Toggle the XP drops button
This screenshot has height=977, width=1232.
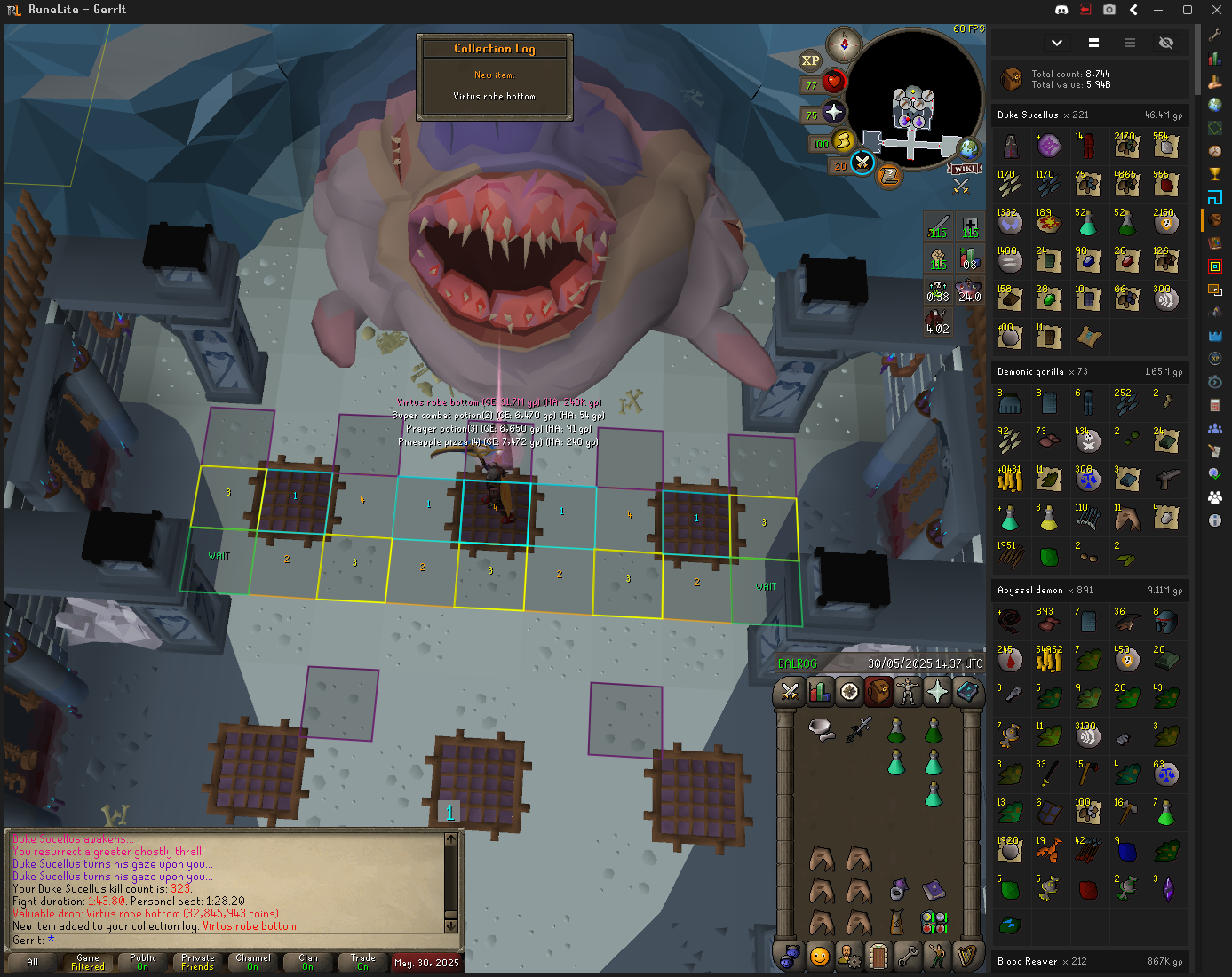click(x=810, y=60)
